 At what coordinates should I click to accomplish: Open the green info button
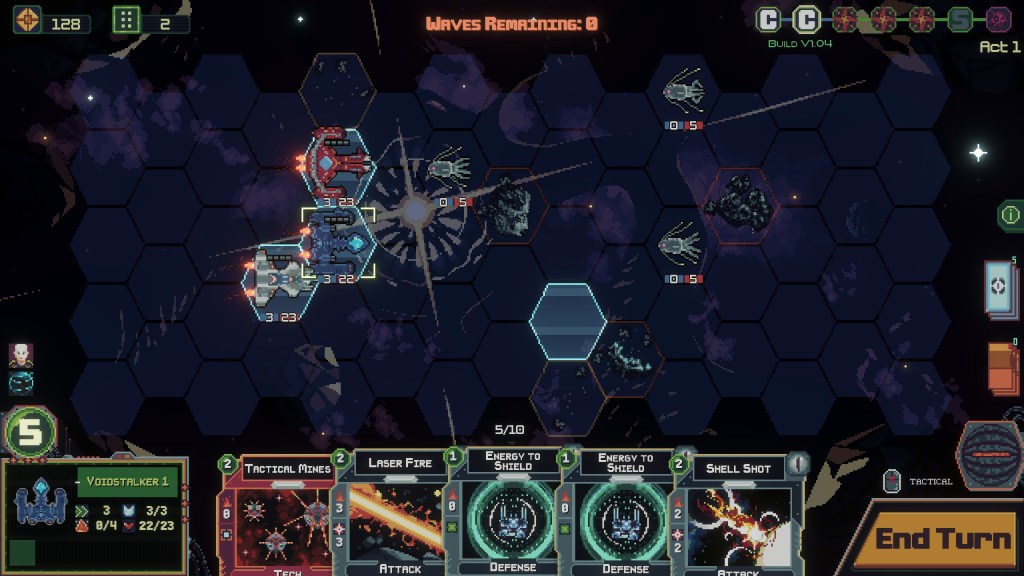click(x=1010, y=214)
